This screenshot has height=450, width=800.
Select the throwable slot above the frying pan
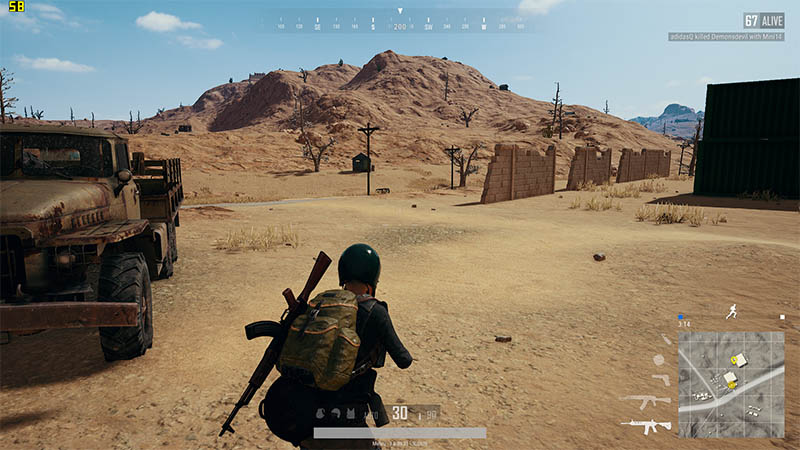[x=665, y=340]
